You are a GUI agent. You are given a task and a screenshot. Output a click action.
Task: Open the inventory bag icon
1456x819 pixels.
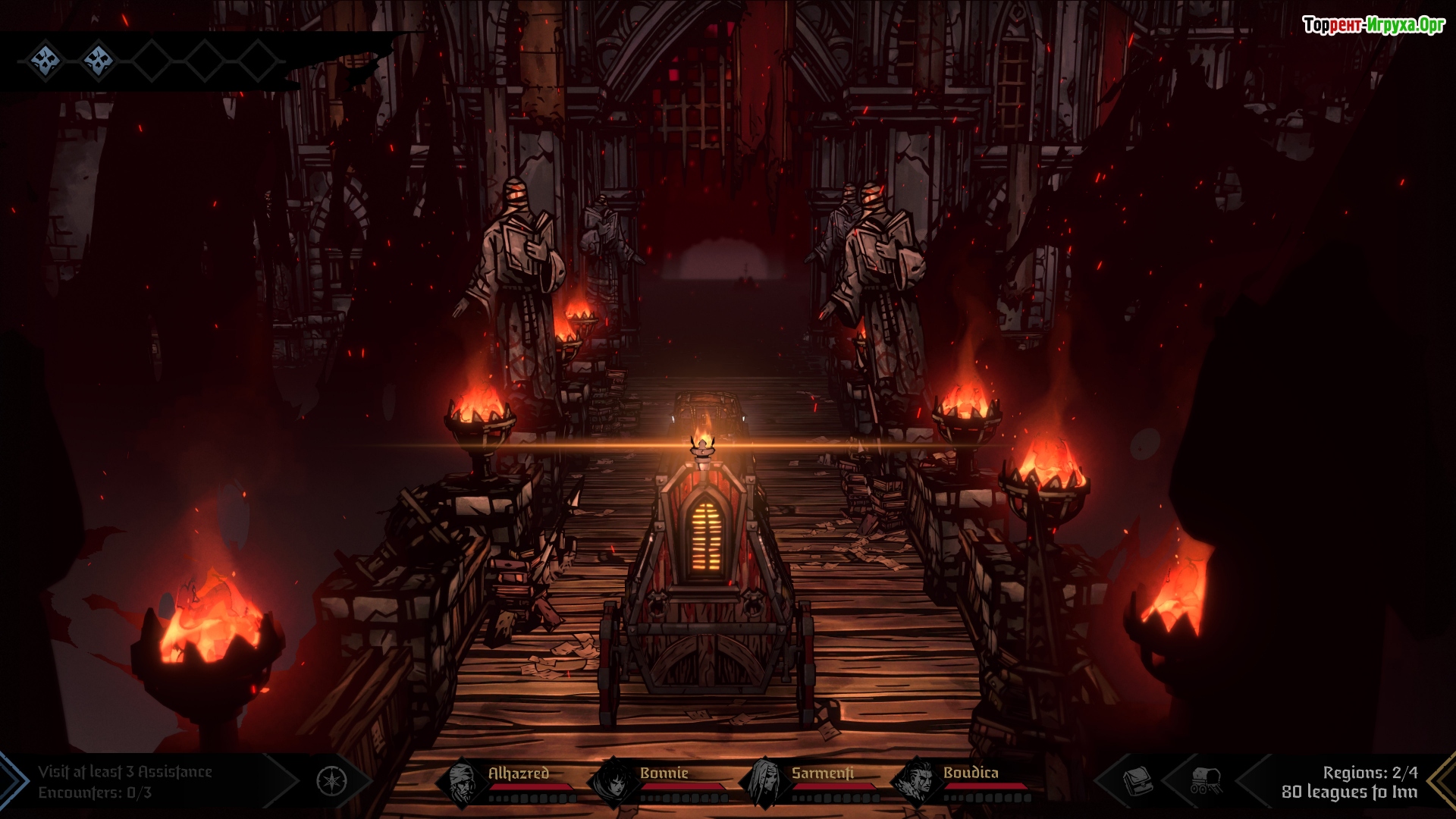1137,780
